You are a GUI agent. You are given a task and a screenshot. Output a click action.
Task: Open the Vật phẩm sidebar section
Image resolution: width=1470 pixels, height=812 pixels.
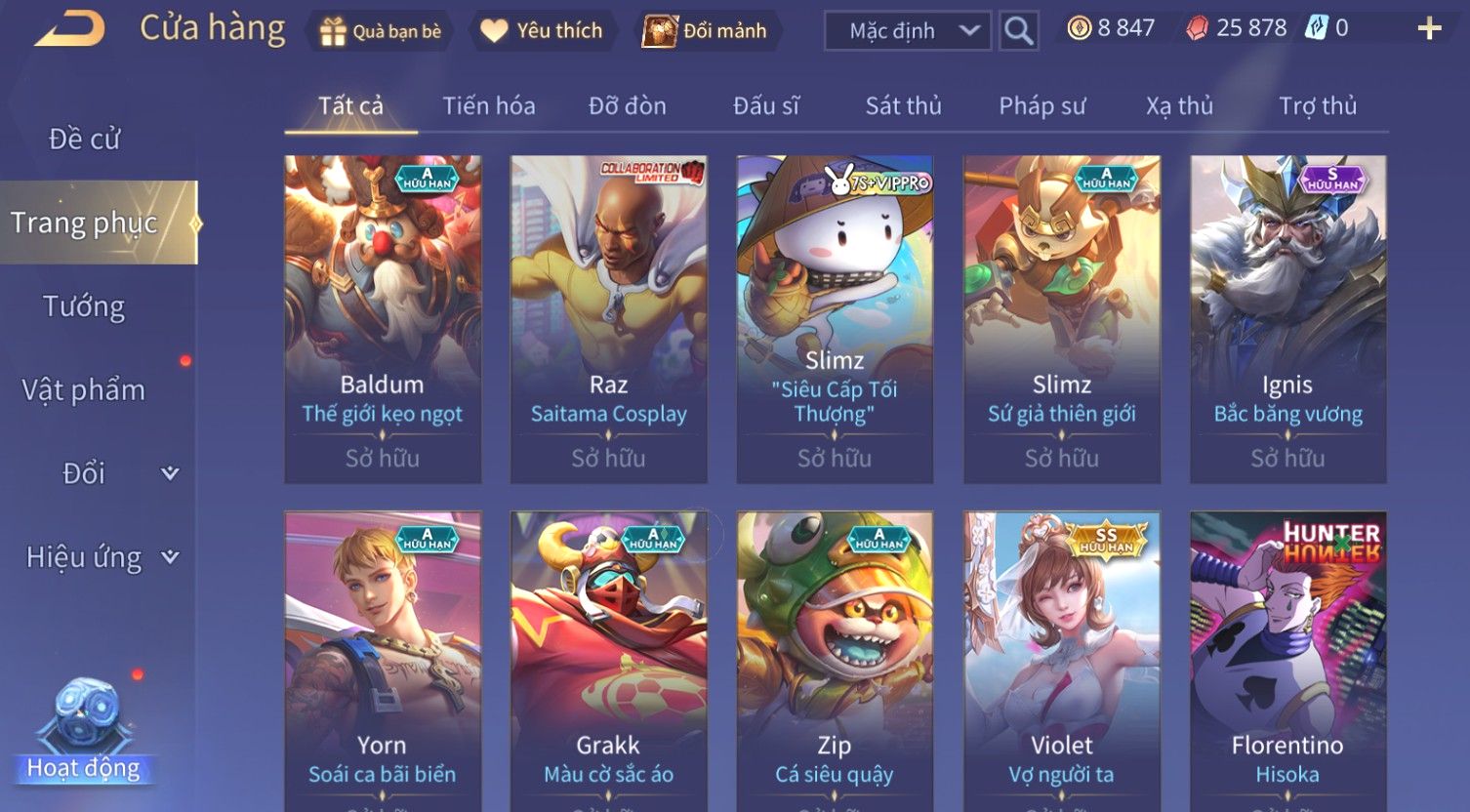pos(84,390)
